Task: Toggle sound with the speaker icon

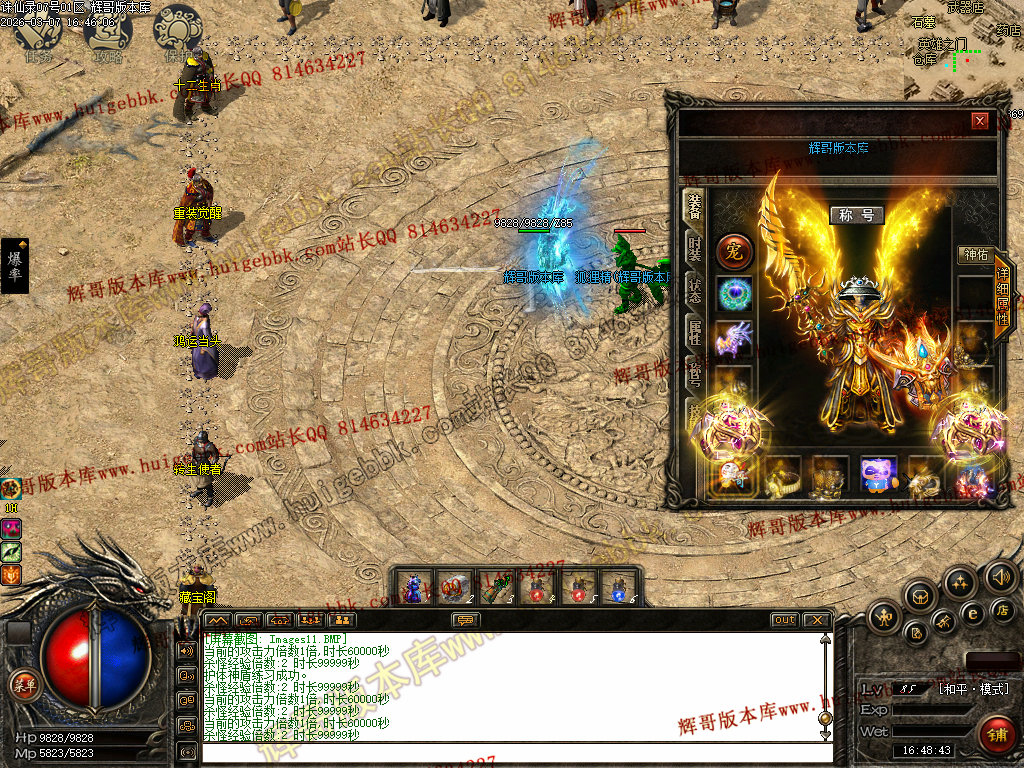Action: [x=1000, y=575]
